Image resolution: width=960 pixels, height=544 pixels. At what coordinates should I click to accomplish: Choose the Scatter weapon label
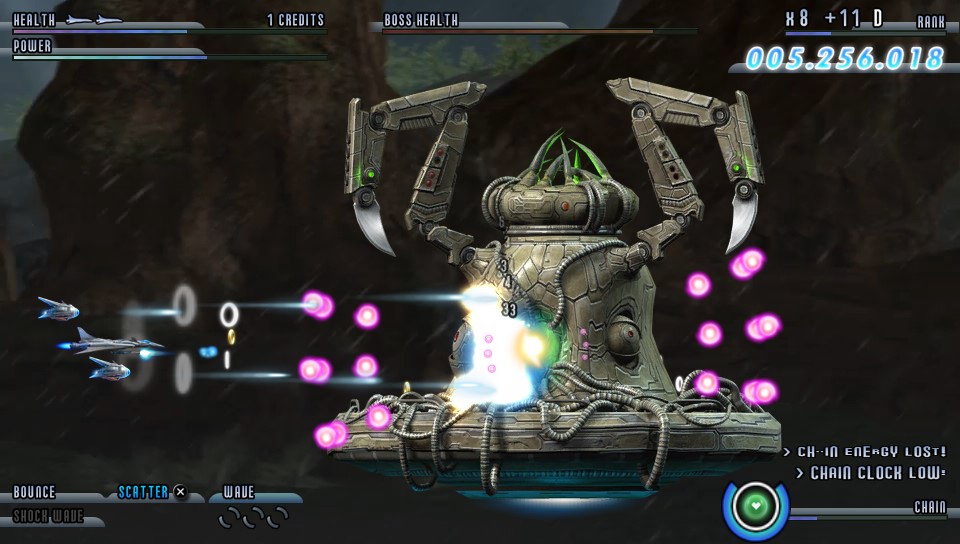coord(143,492)
